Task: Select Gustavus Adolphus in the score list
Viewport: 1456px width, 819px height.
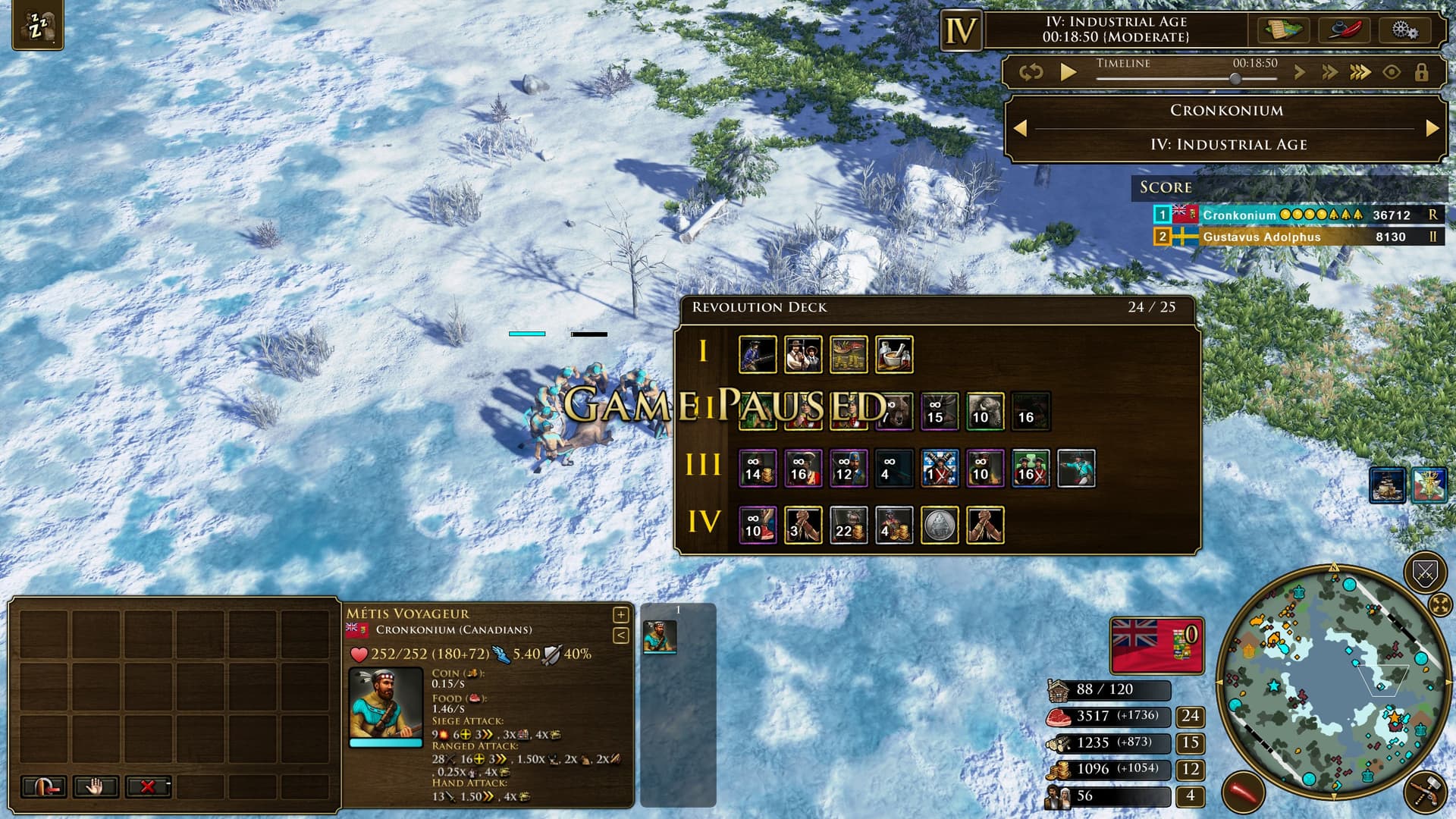Action: point(1261,237)
